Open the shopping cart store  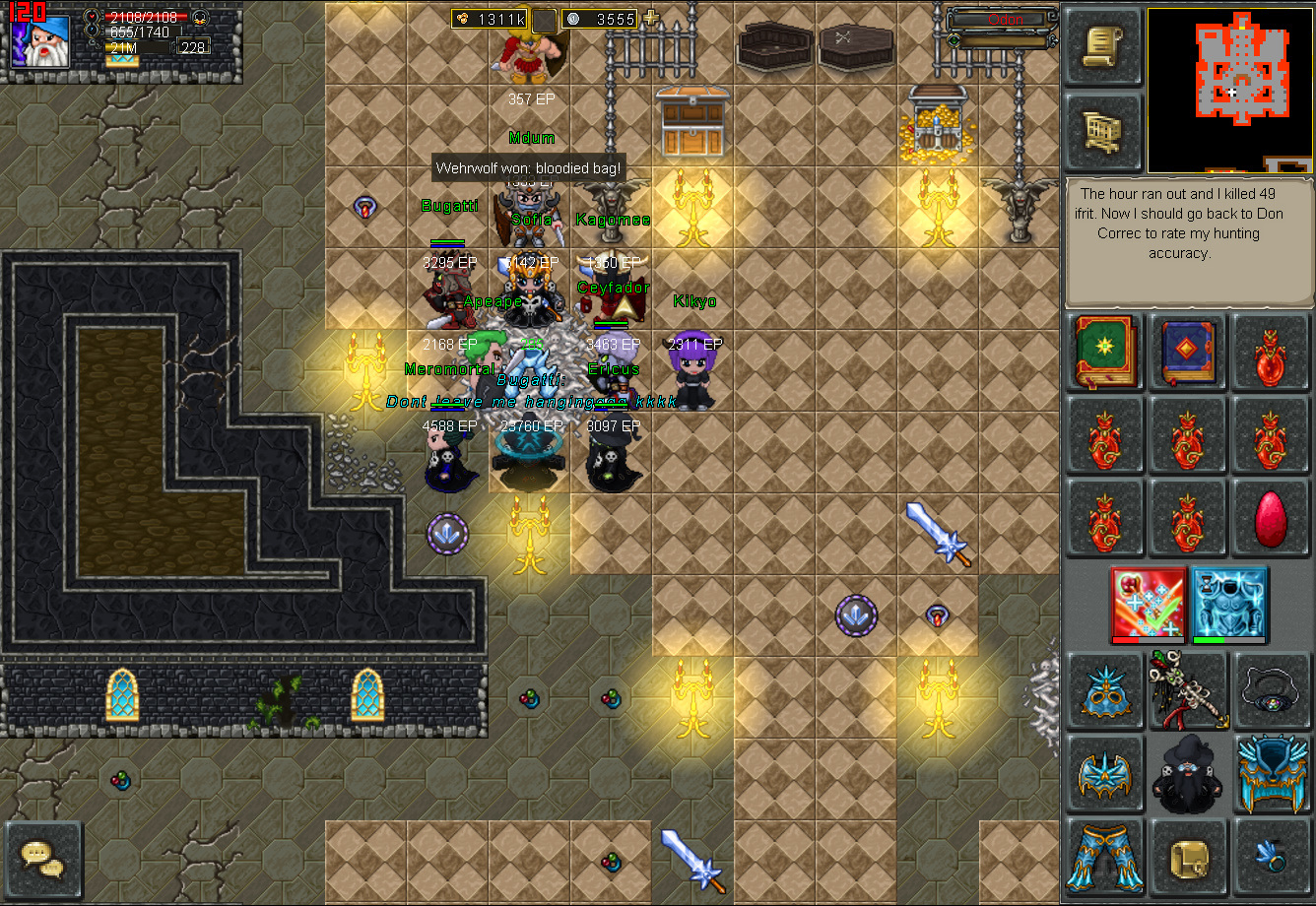click(1103, 131)
